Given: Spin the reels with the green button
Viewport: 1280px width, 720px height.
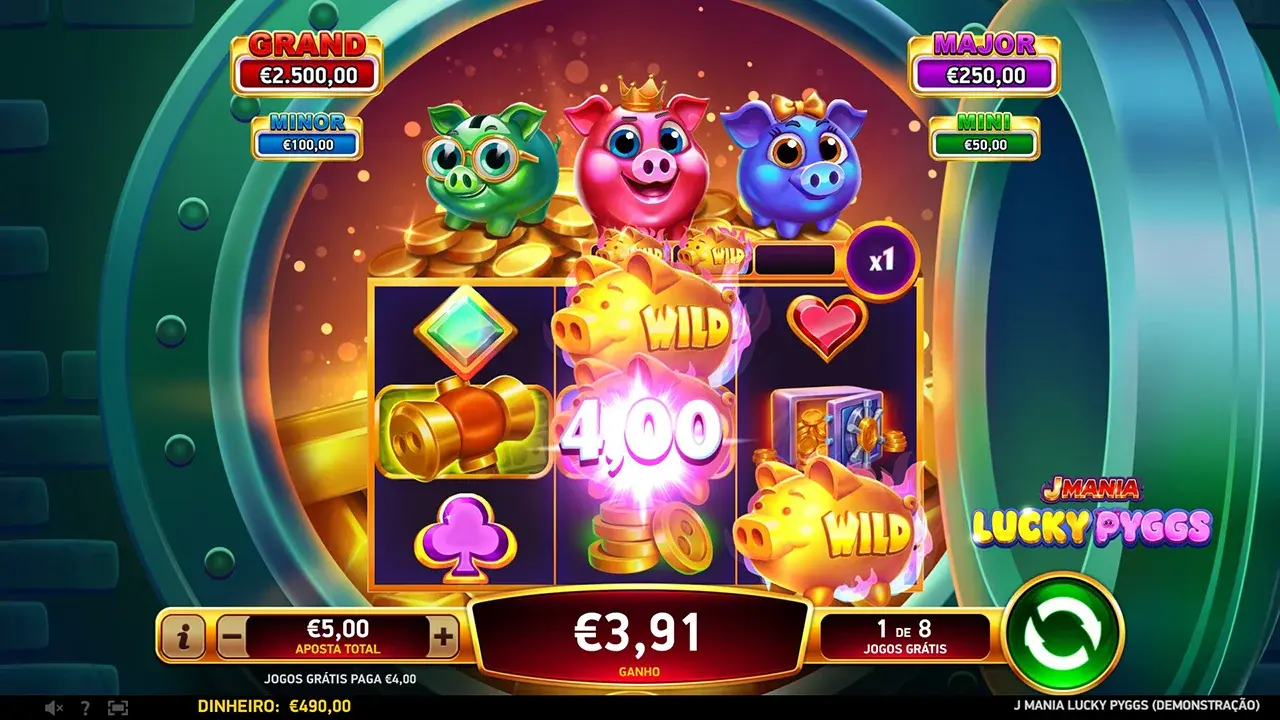Looking at the screenshot, I should (x=1063, y=633).
